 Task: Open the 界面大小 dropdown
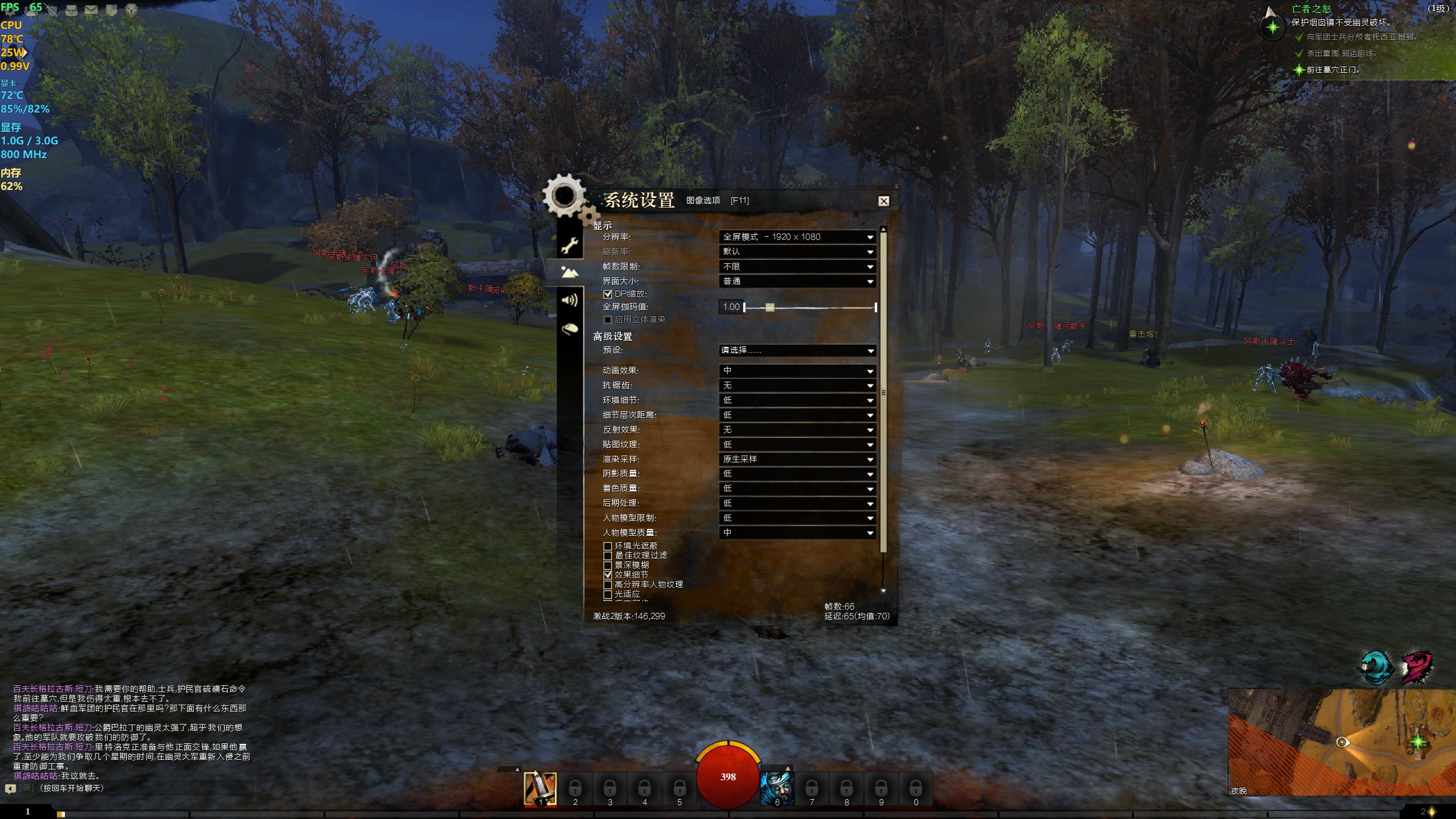(x=797, y=281)
